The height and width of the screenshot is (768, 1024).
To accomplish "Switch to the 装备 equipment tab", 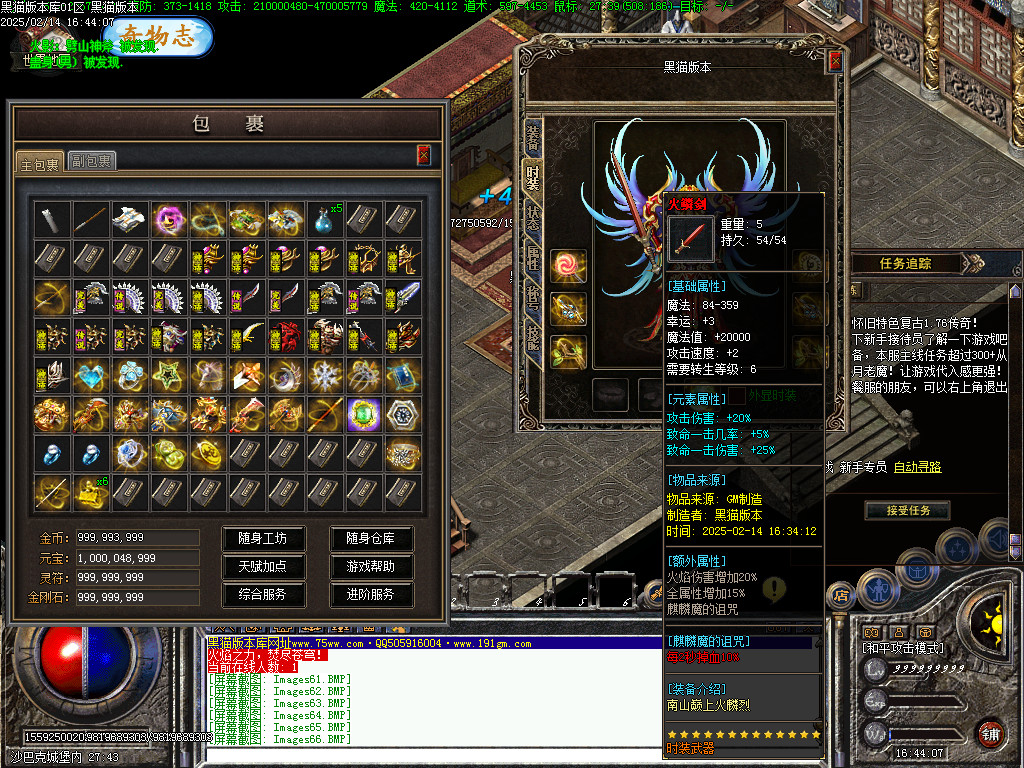I will 533,134.
